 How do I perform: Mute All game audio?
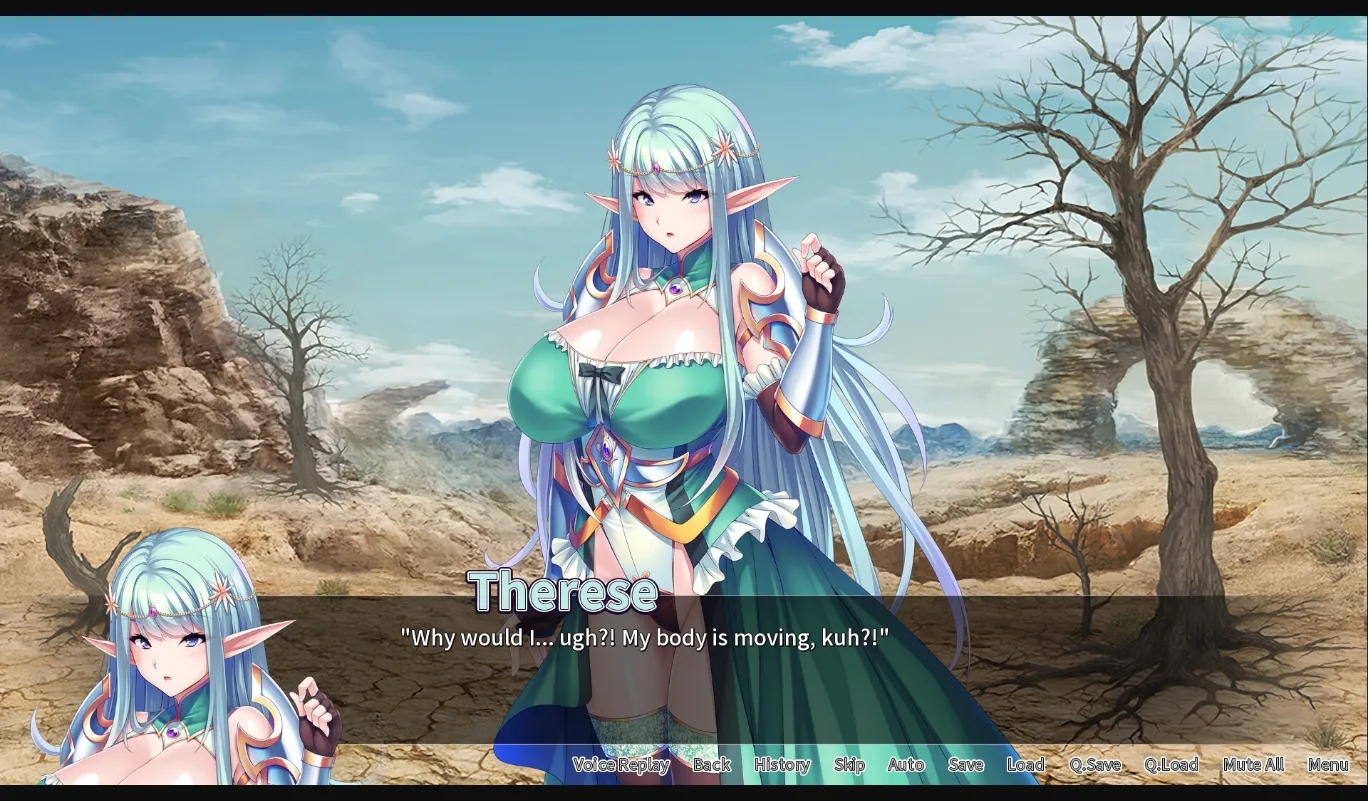[x=1252, y=765]
